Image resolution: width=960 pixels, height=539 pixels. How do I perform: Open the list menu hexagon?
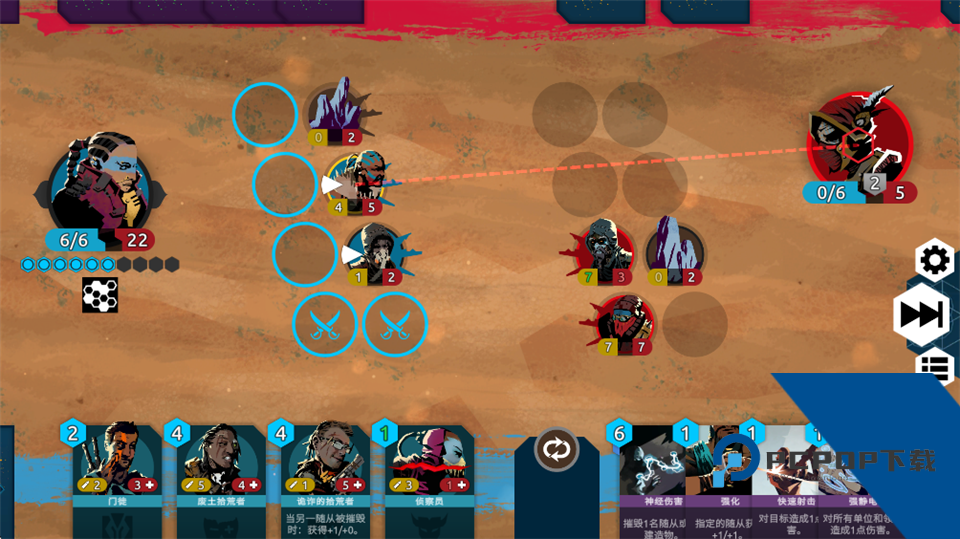tap(937, 367)
